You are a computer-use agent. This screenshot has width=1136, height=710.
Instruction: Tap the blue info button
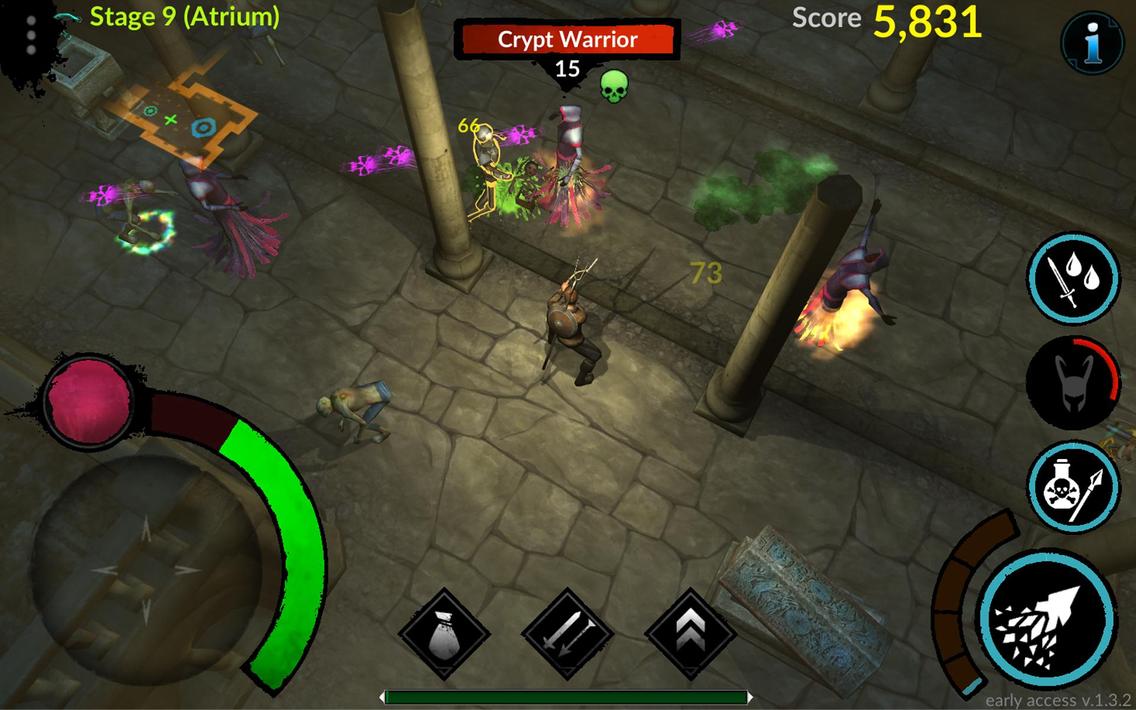1091,44
